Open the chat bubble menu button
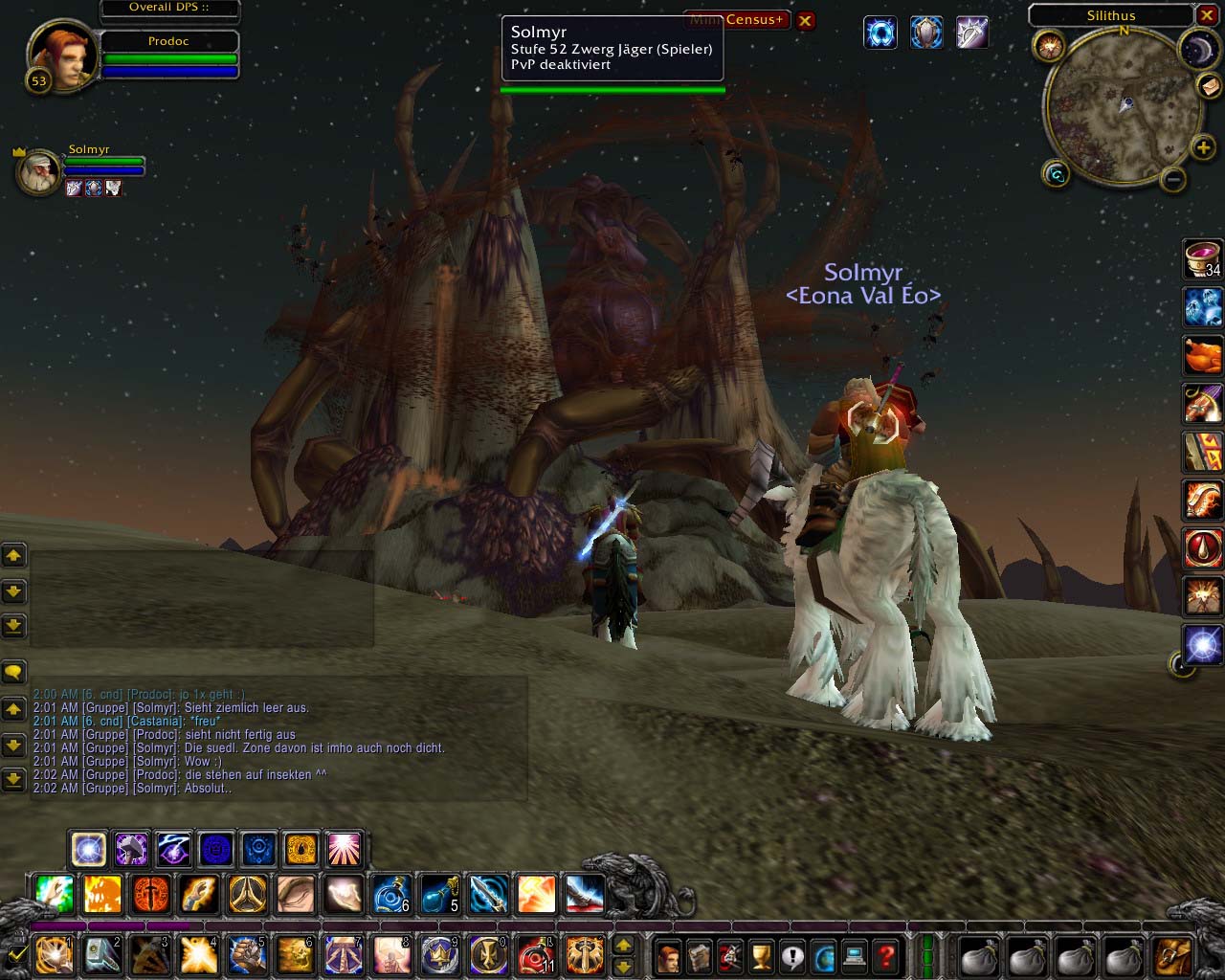This screenshot has width=1225, height=980. point(13,672)
